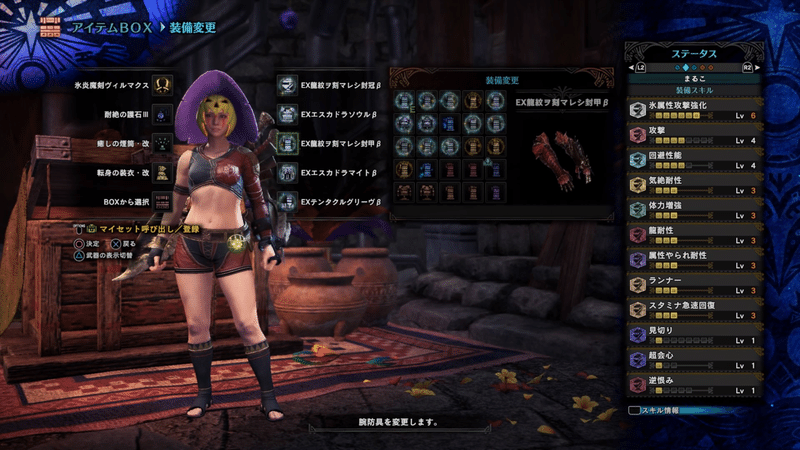Screen dimensions: 800x450
Task: Open the BOXから選択 option
Action: pyautogui.click(x=161, y=201)
